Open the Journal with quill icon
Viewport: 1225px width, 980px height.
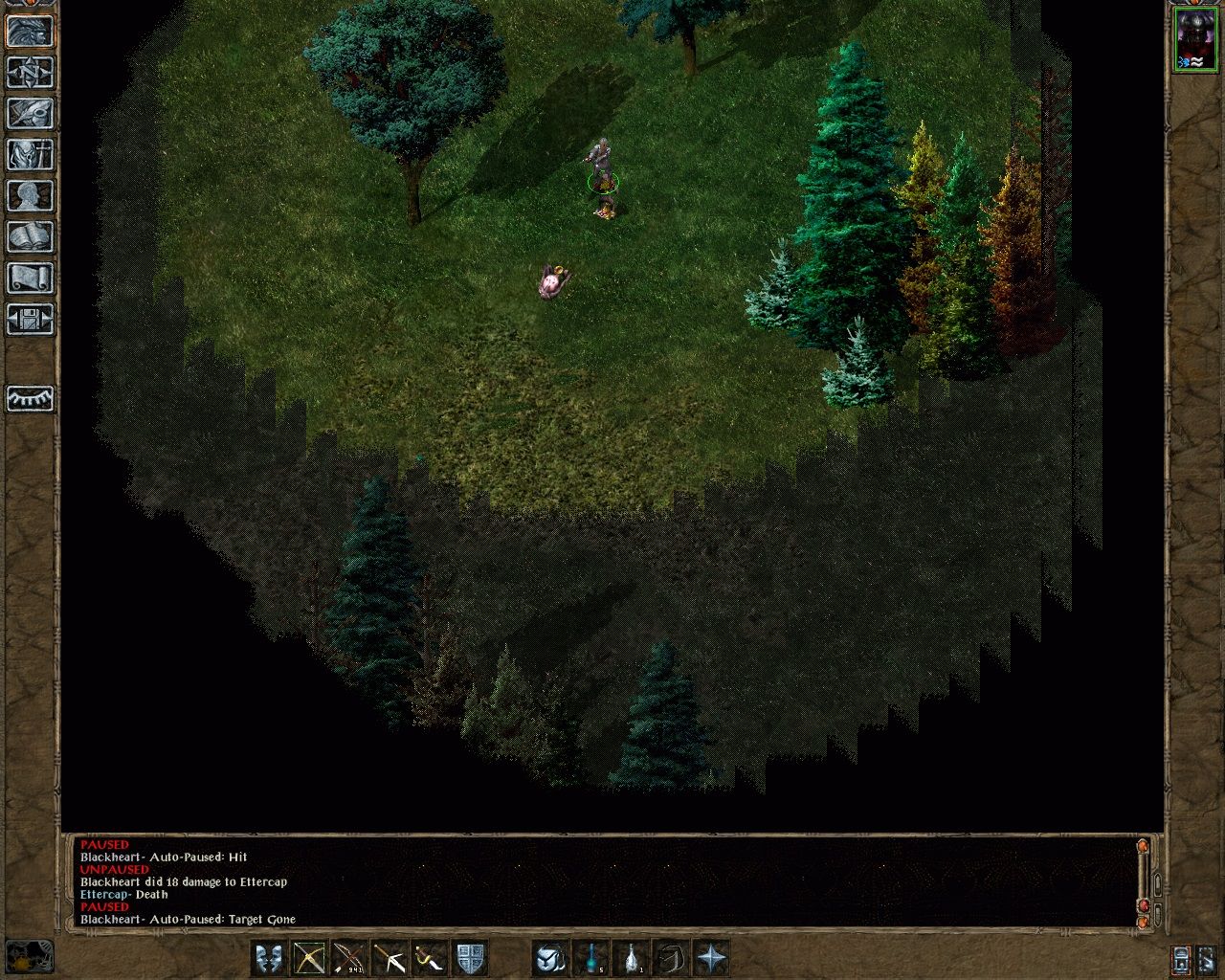coord(29,115)
